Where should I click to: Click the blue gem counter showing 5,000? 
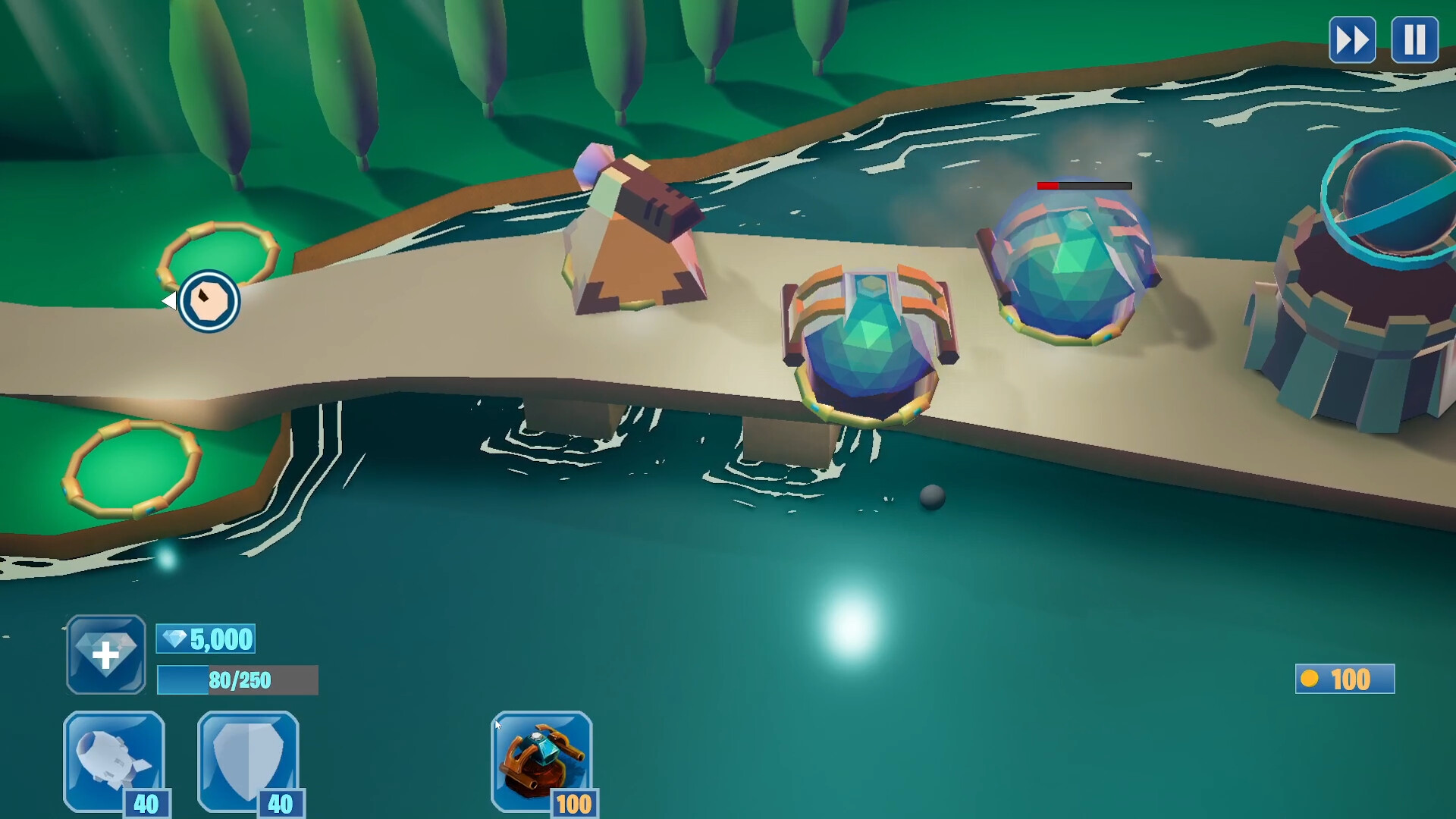[206, 639]
